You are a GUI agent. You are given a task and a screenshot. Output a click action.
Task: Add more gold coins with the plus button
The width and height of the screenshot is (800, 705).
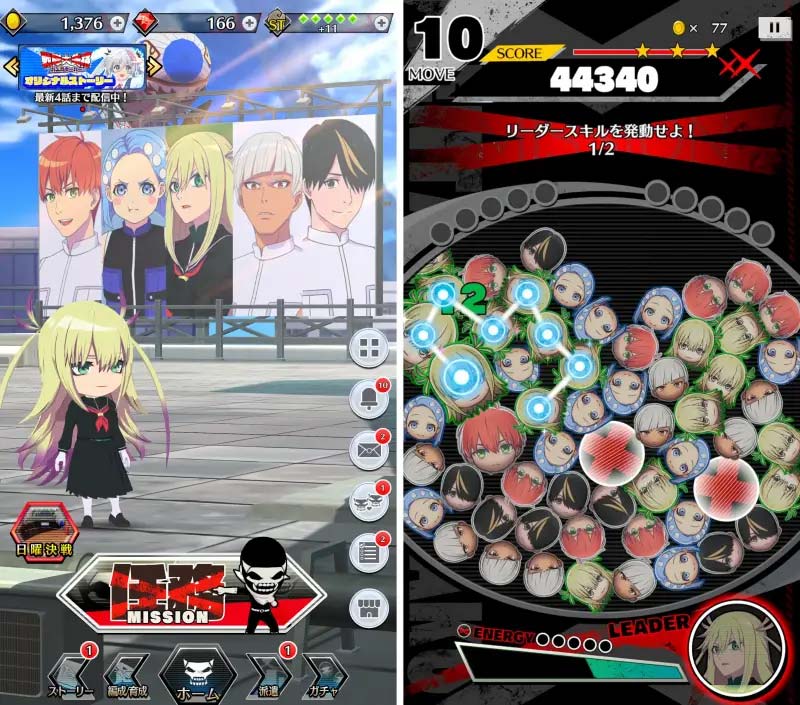[x=118, y=22]
